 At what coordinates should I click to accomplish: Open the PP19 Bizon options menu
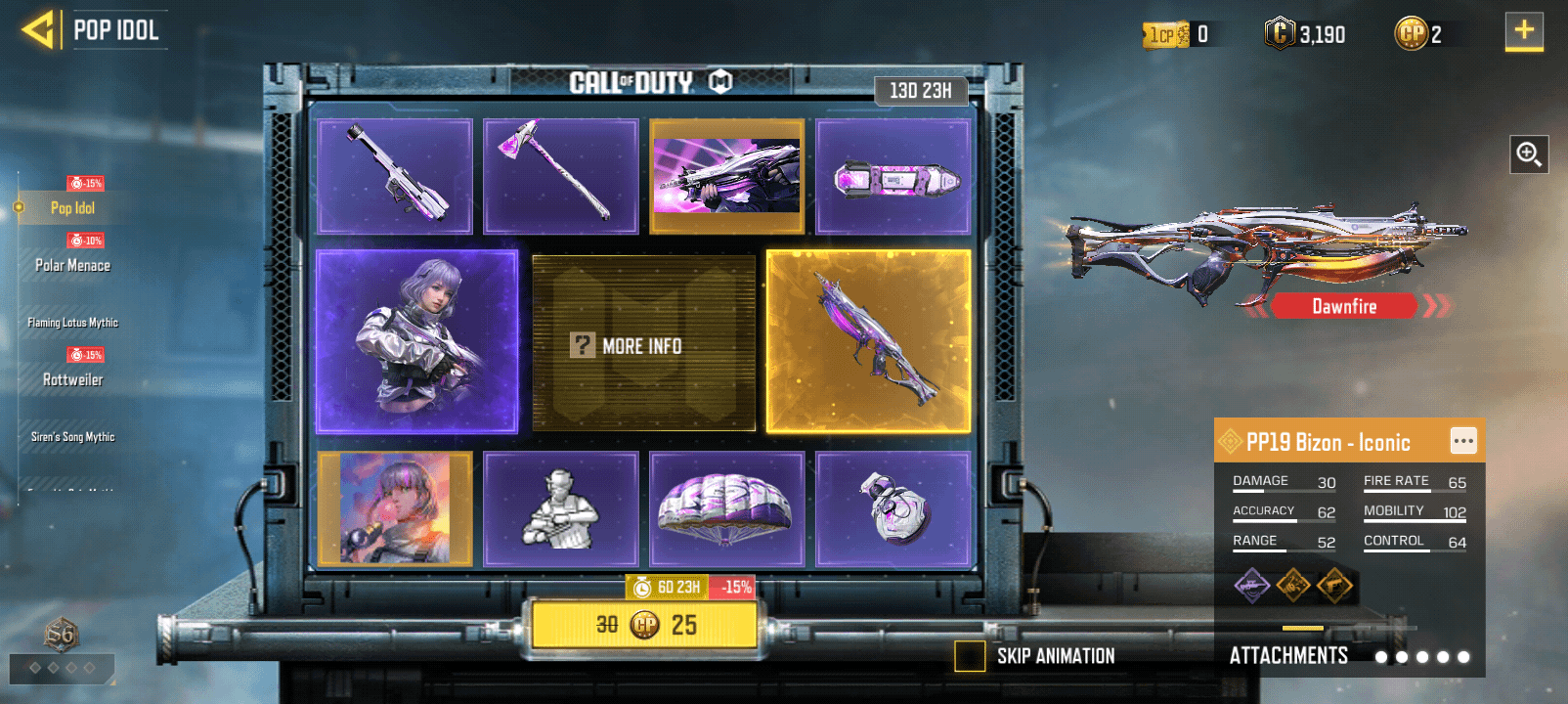tap(1462, 441)
